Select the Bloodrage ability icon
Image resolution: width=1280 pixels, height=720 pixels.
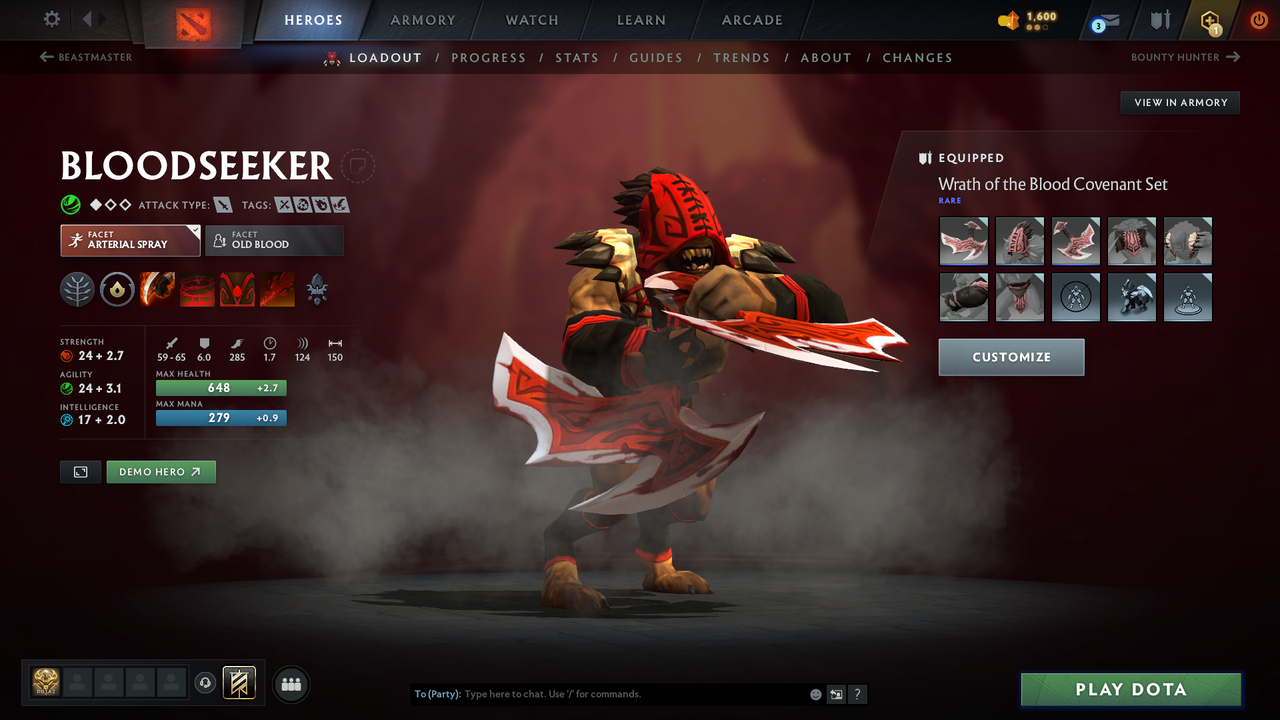click(x=157, y=289)
